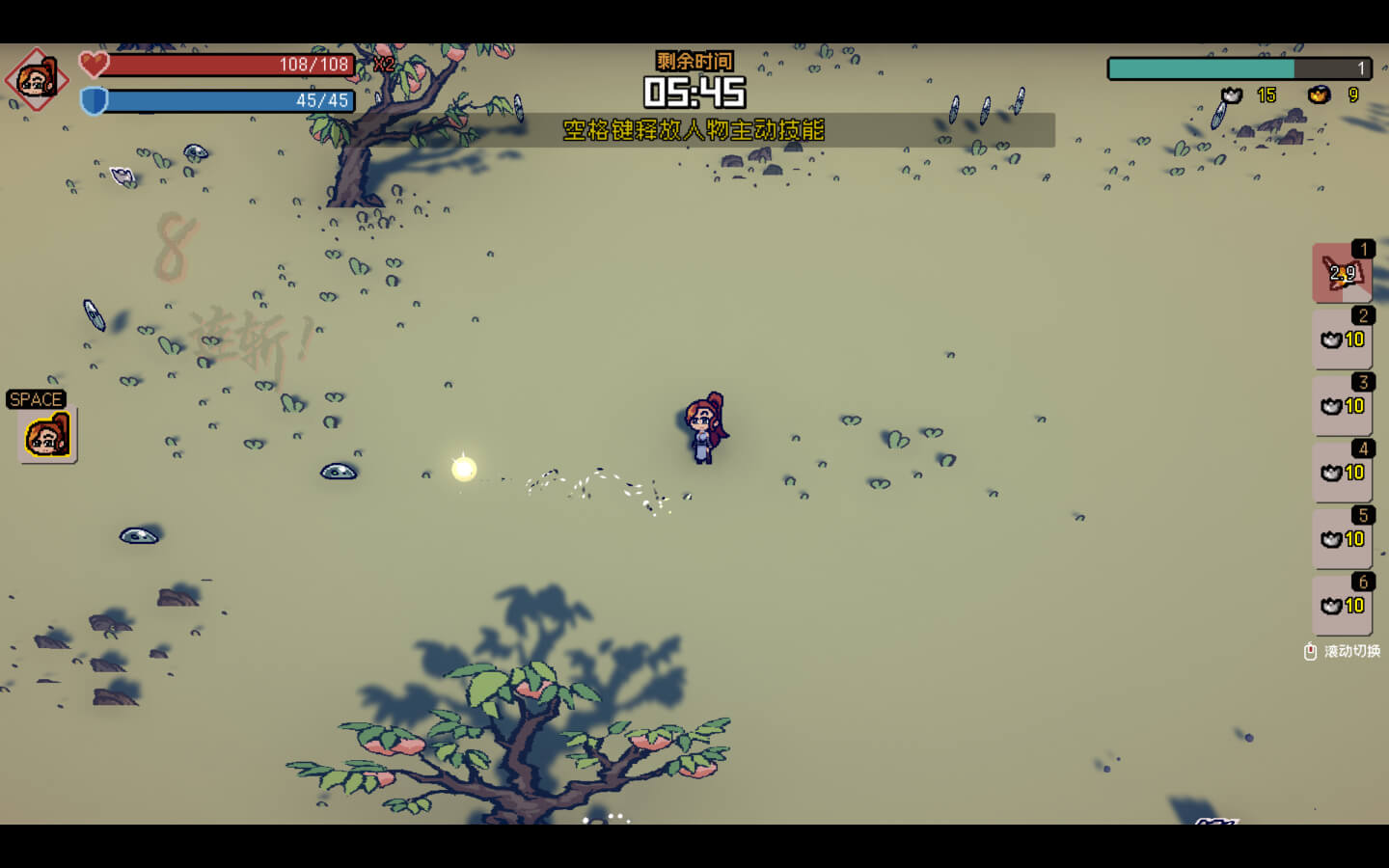Image resolution: width=1389 pixels, height=868 pixels.
Task: Activate the SPACE character skill icon
Action: [47, 436]
